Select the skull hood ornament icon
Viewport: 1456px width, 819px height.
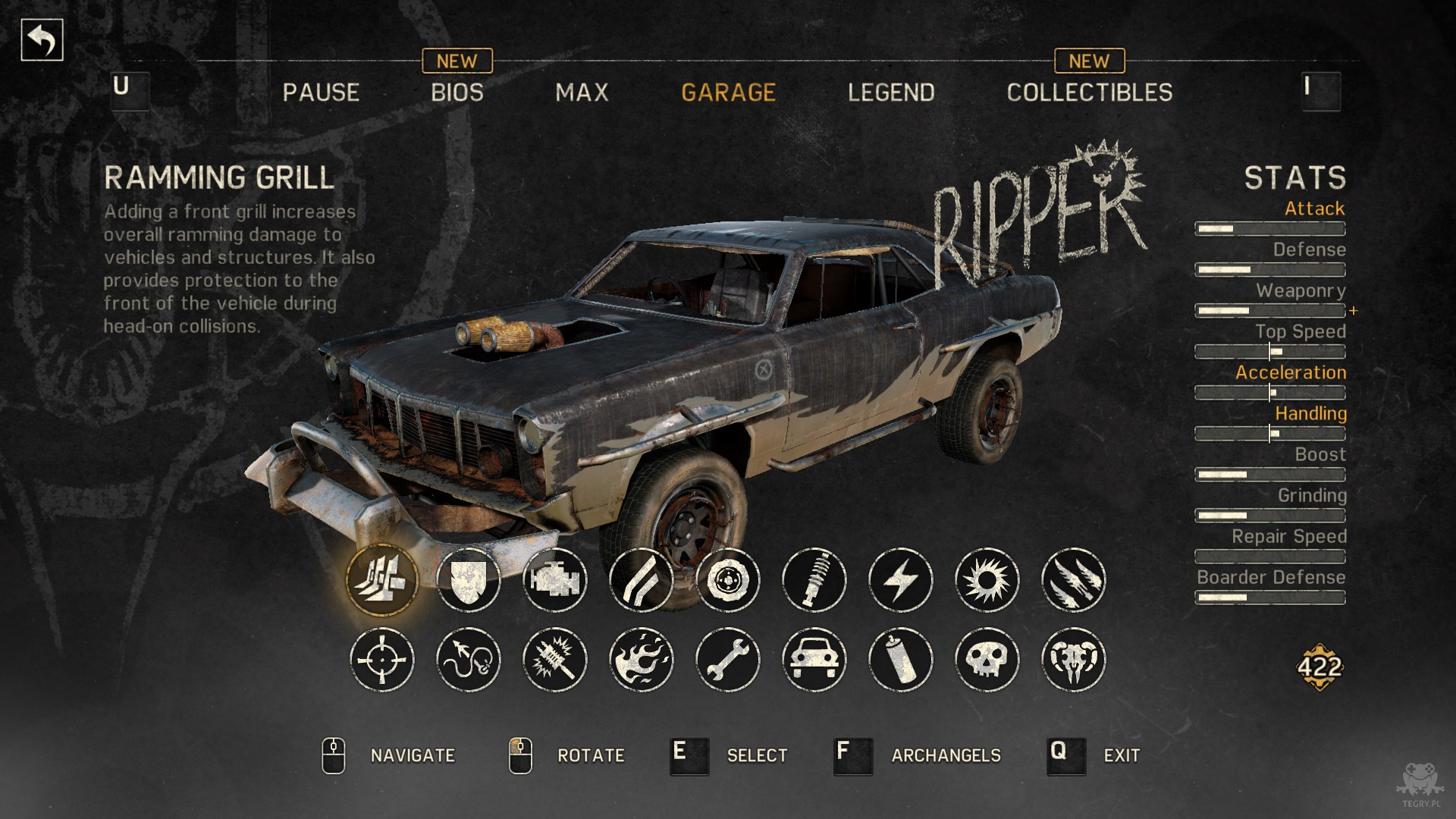tap(987, 660)
